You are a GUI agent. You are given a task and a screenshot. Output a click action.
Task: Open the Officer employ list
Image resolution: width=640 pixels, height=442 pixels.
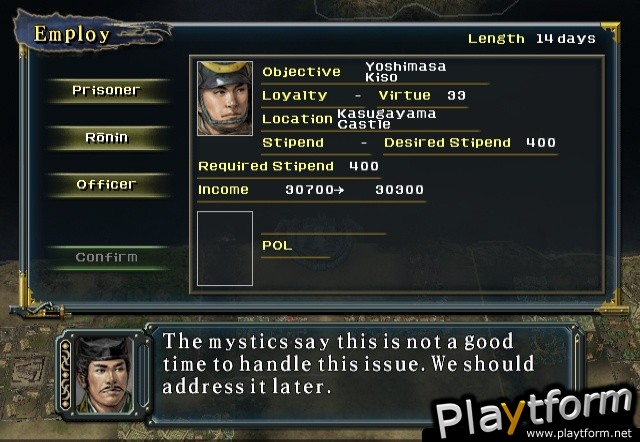click(x=106, y=184)
